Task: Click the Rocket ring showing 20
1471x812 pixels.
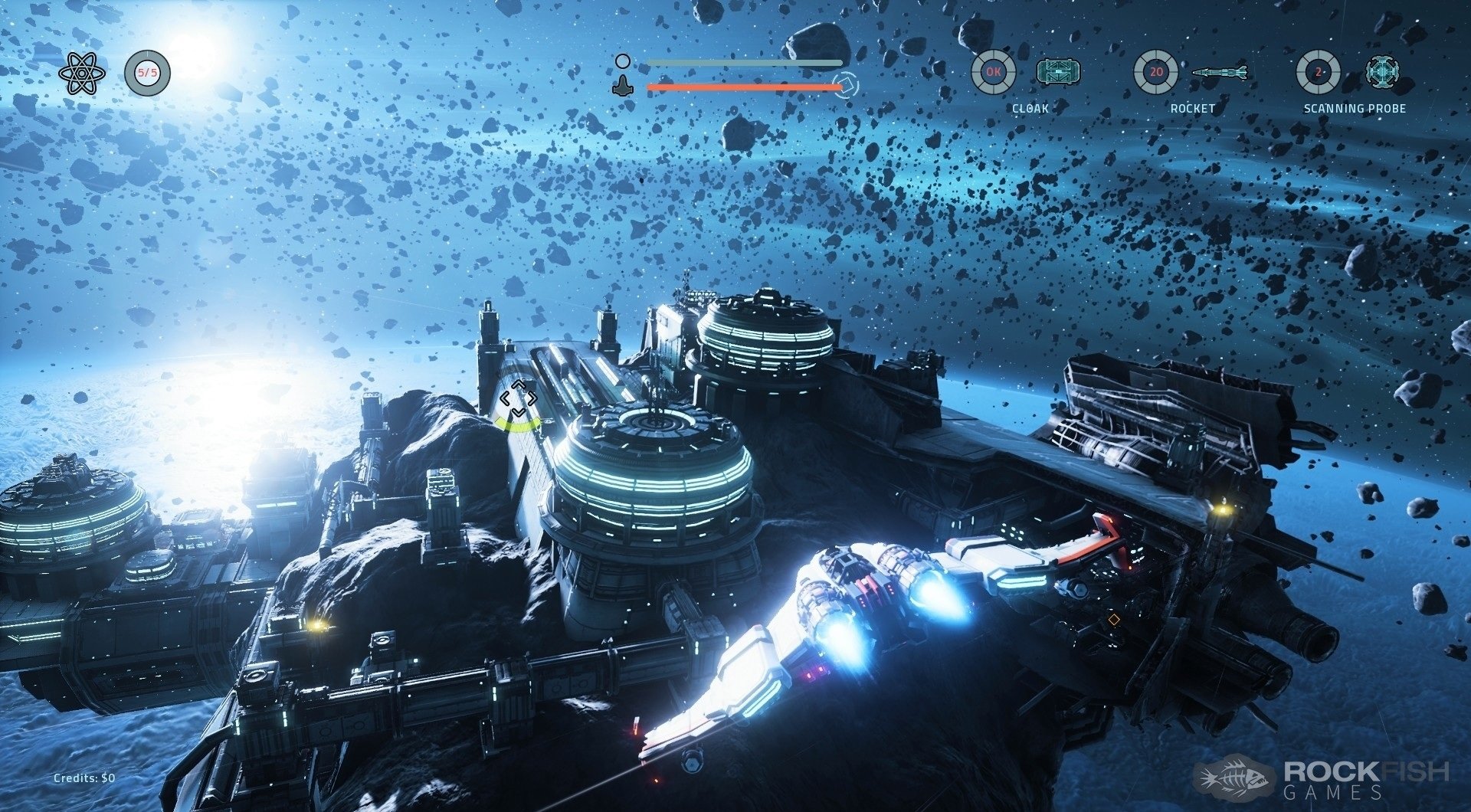Action: [x=1156, y=73]
